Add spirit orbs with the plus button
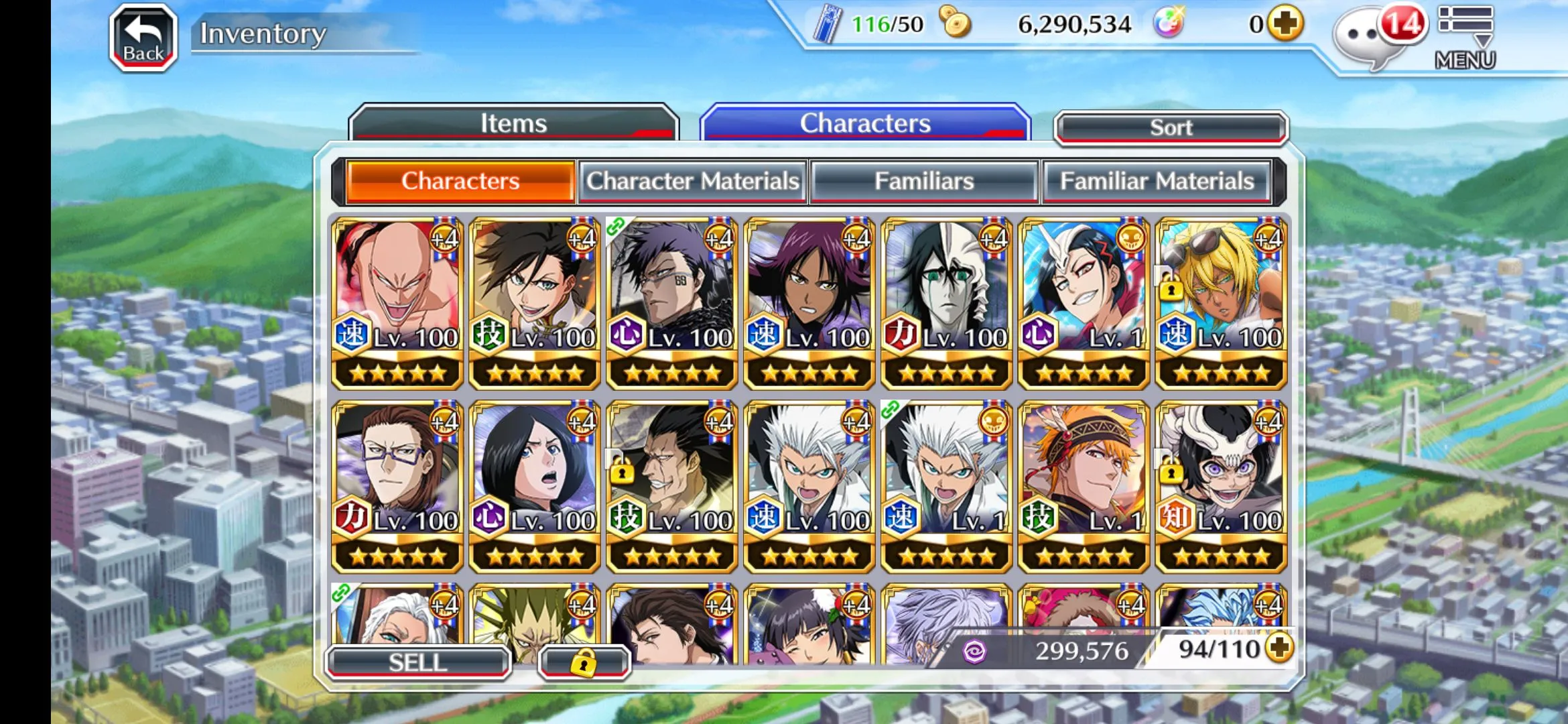1568x724 pixels. 1285,24
